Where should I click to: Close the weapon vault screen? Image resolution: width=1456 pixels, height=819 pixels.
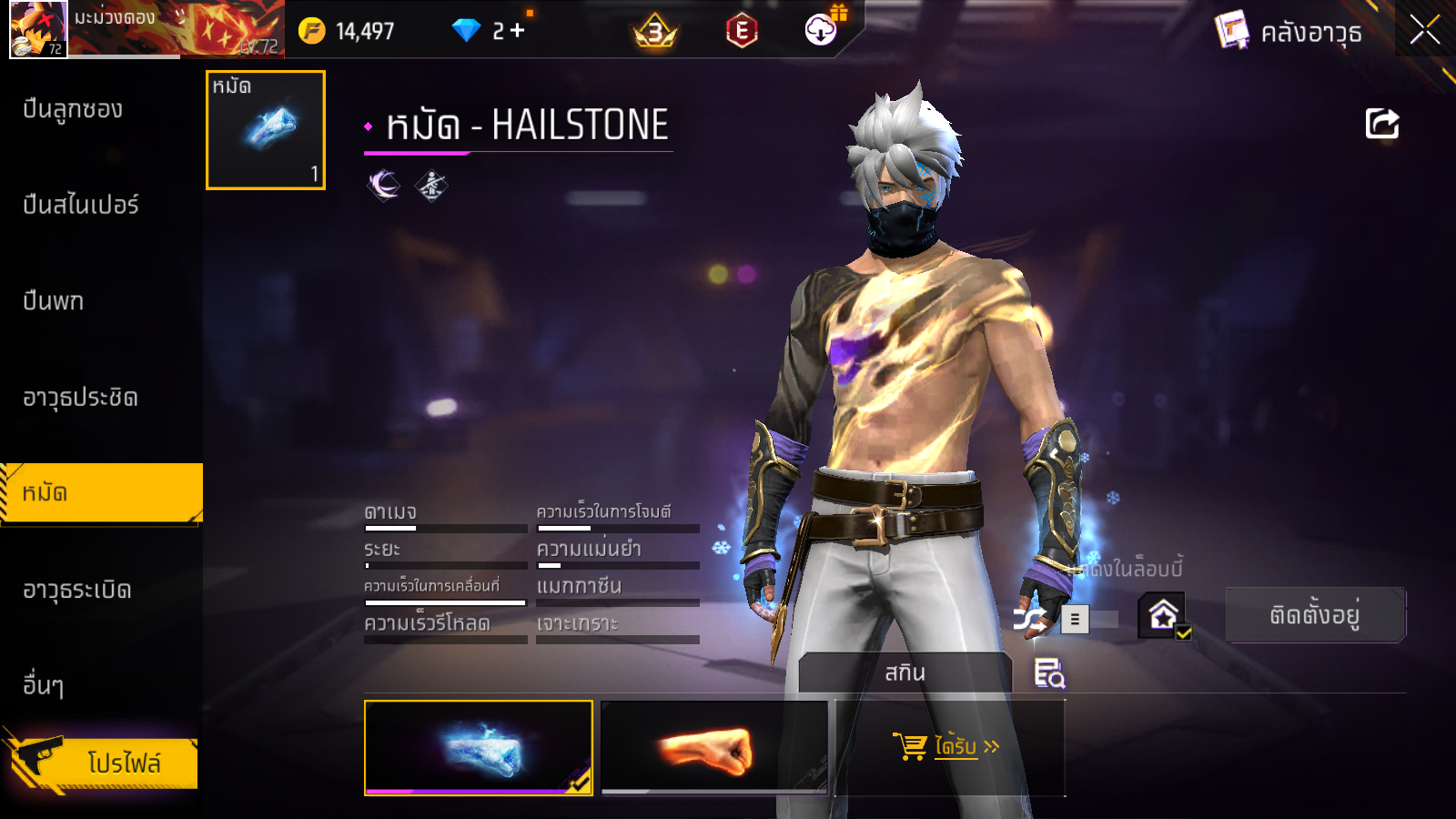coord(1424,30)
